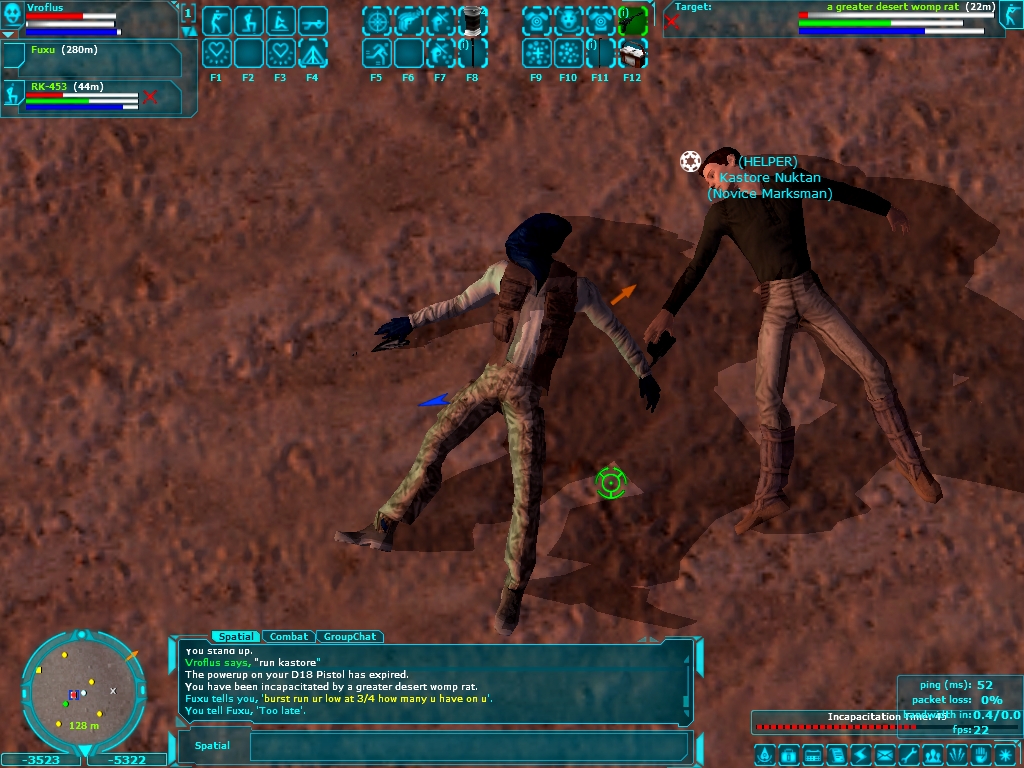
Task: Activate the standing shooter posture icon
Action: coord(217,21)
